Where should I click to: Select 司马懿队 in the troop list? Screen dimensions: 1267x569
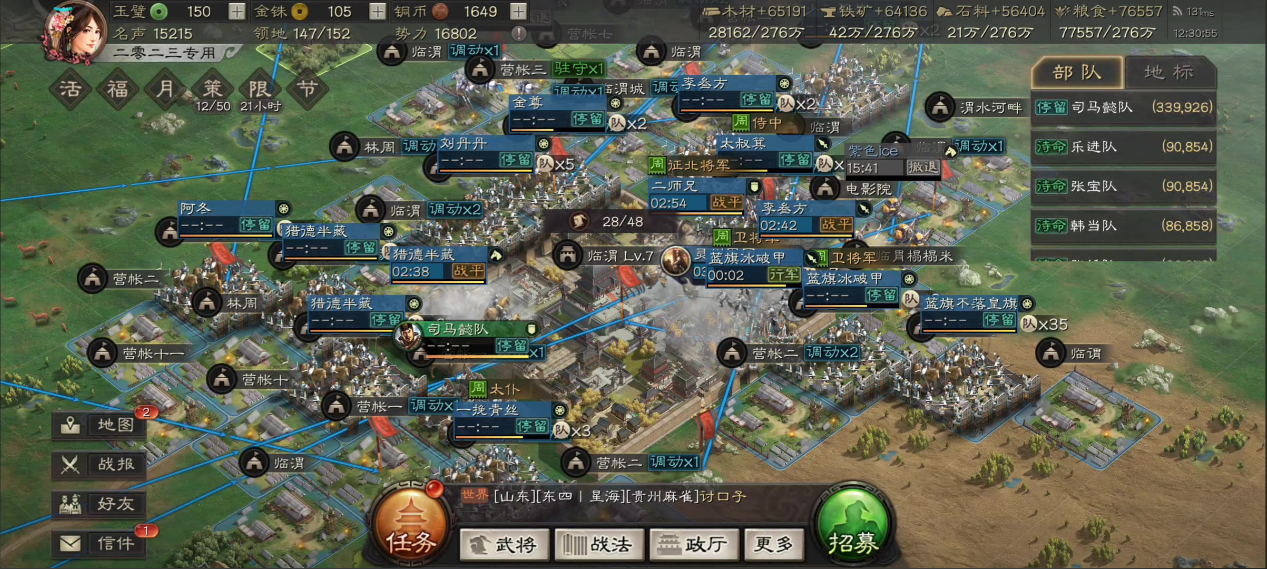click(1123, 107)
